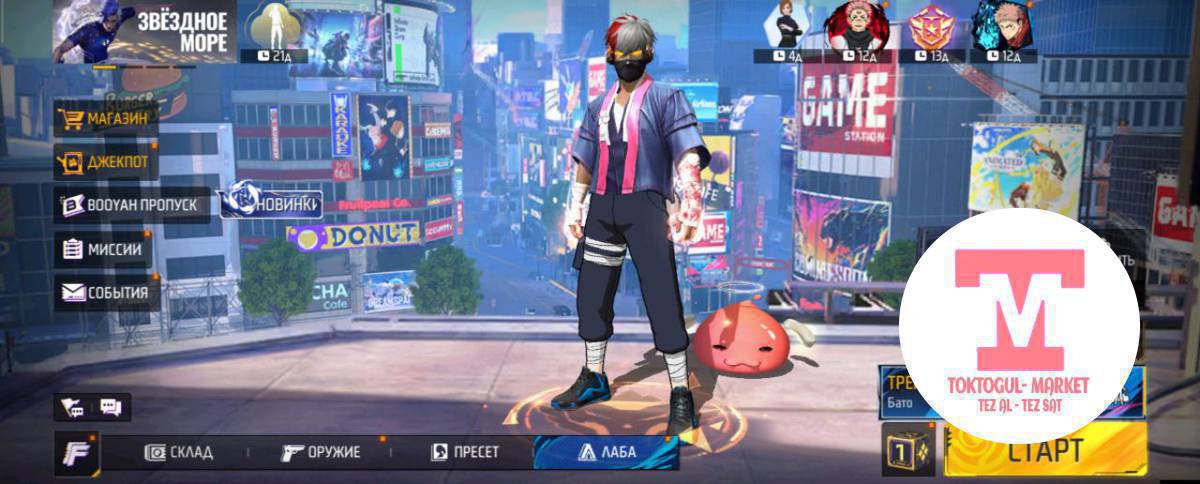
Task: Select the Лаба tab
Action: pyautogui.click(x=607, y=452)
